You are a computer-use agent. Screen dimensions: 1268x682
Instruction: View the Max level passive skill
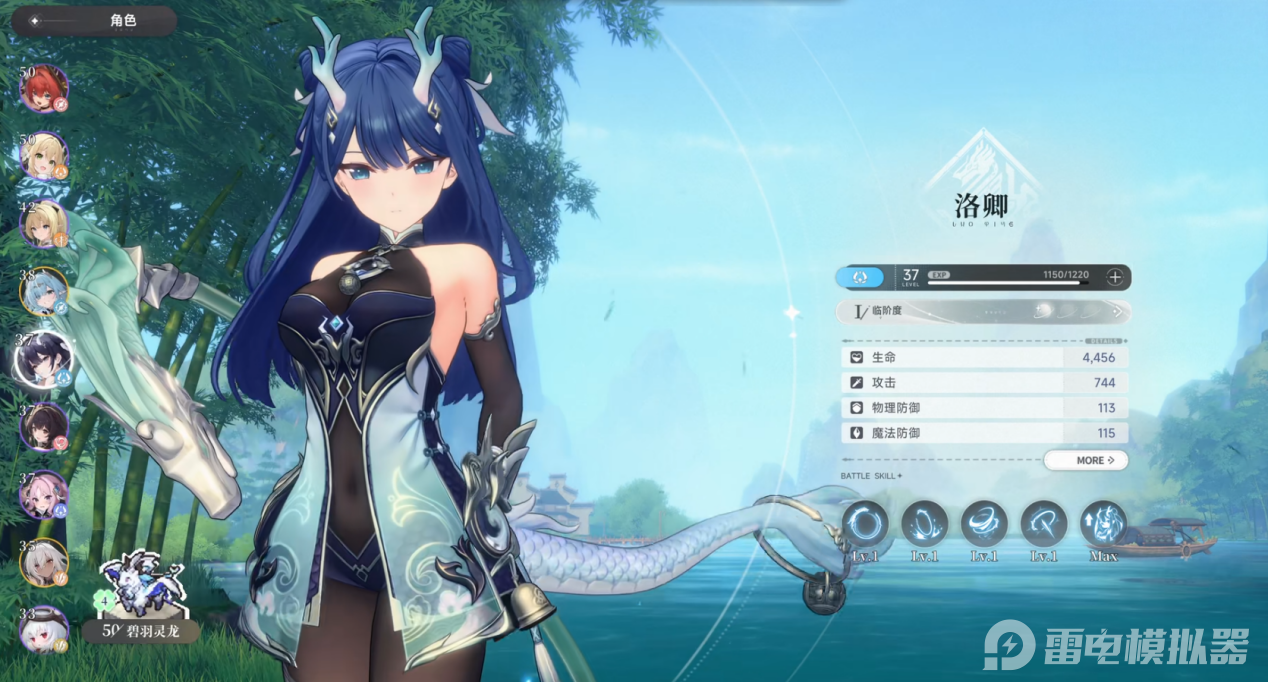(x=1103, y=524)
